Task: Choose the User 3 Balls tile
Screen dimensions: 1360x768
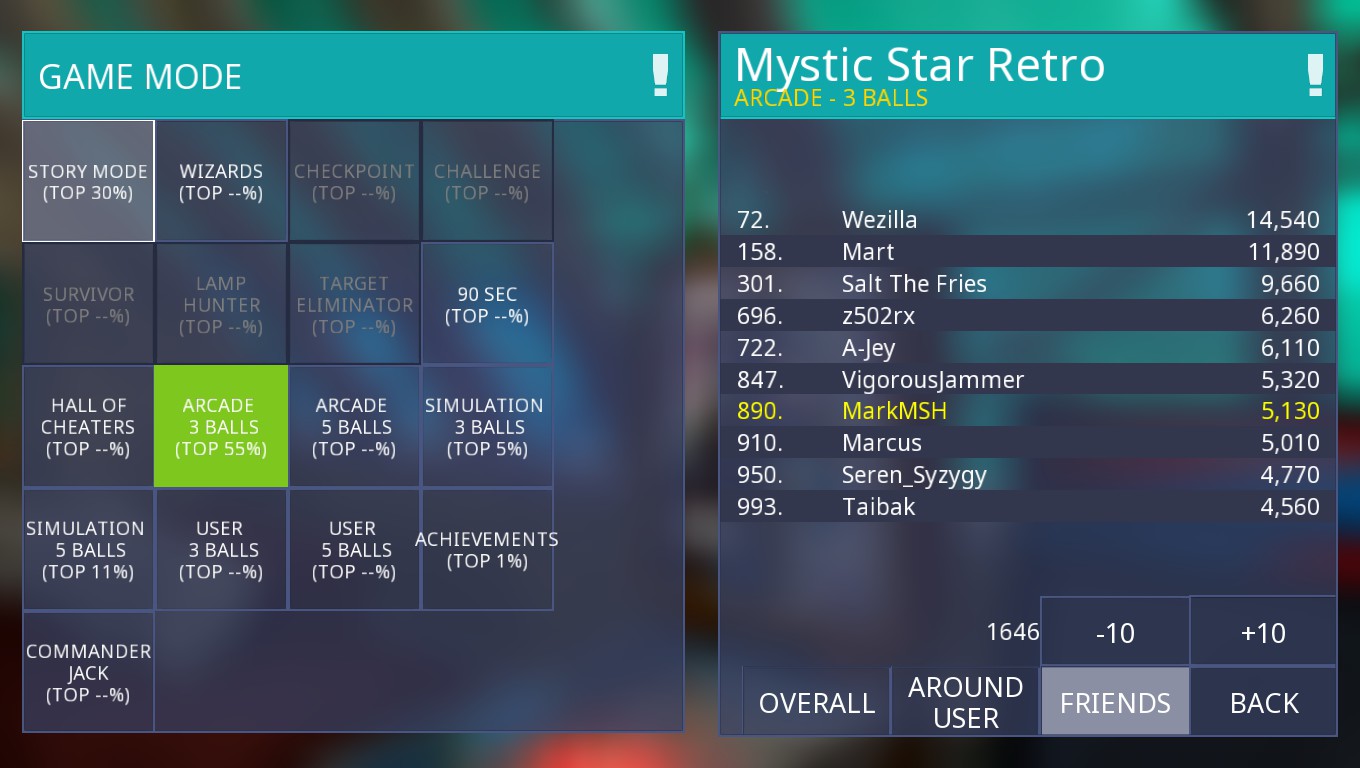Action: pos(221,550)
